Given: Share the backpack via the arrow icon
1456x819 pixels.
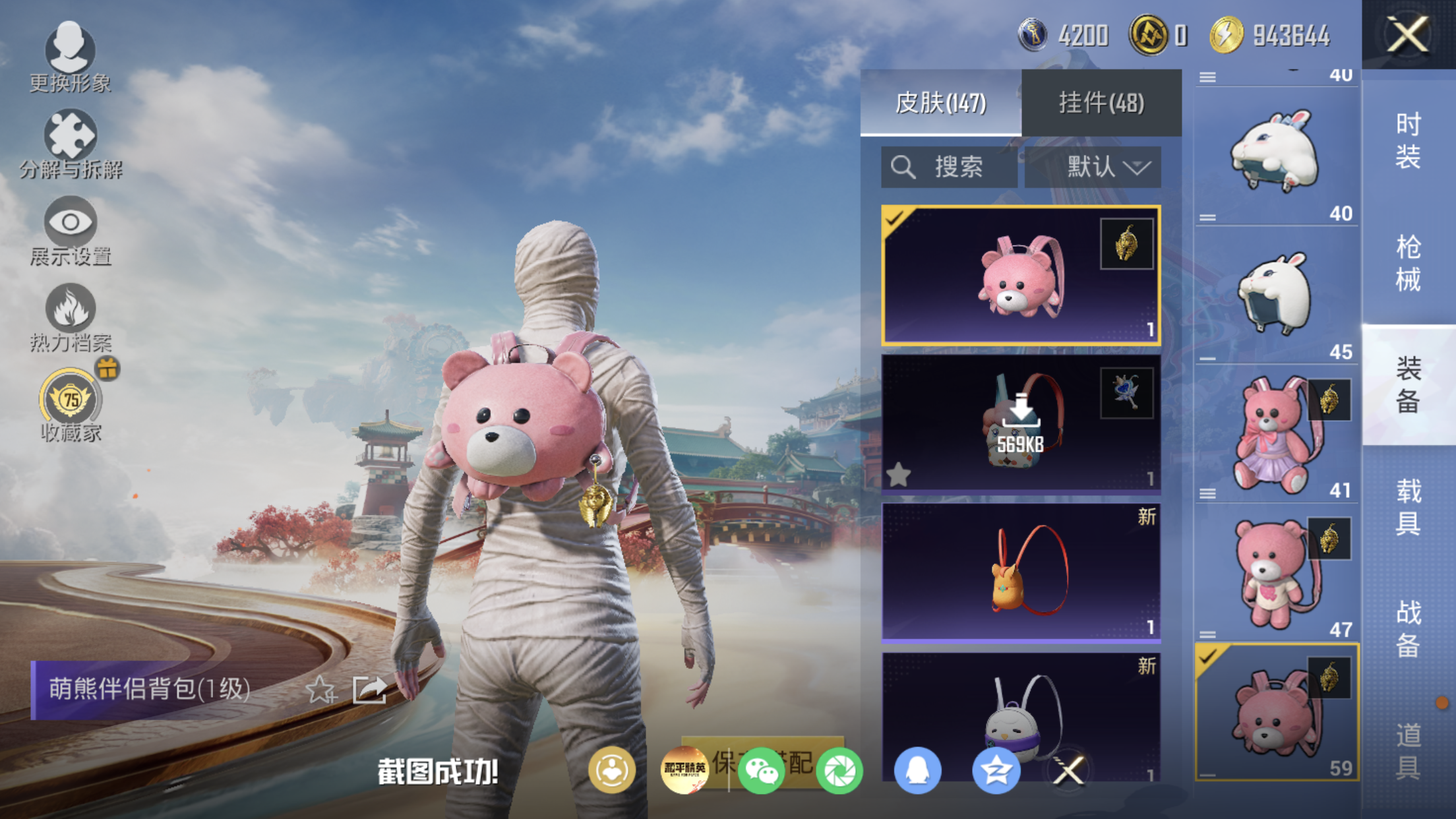Looking at the screenshot, I should click(369, 690).
